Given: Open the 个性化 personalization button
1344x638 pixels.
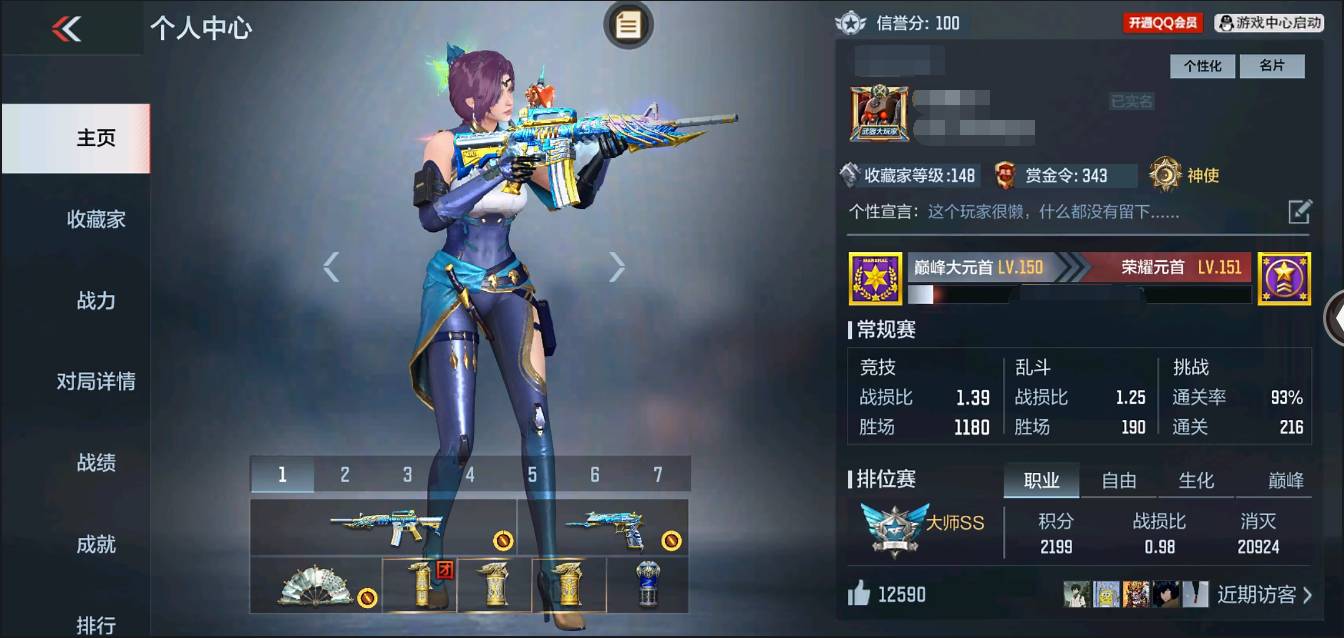Looking at the screenshot, I should (1203, 66).
